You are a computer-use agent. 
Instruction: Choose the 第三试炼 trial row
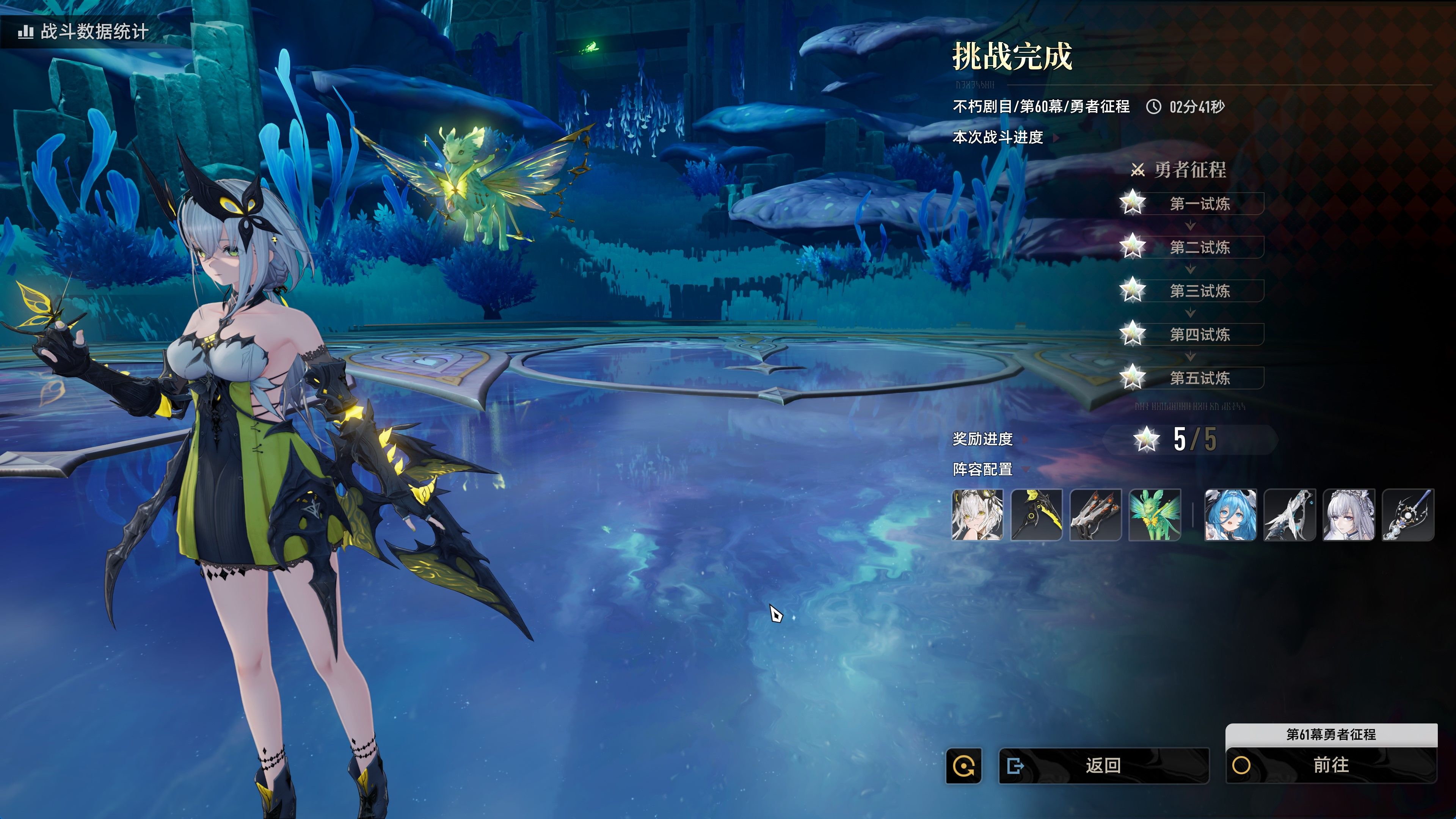coord(1199,290)
